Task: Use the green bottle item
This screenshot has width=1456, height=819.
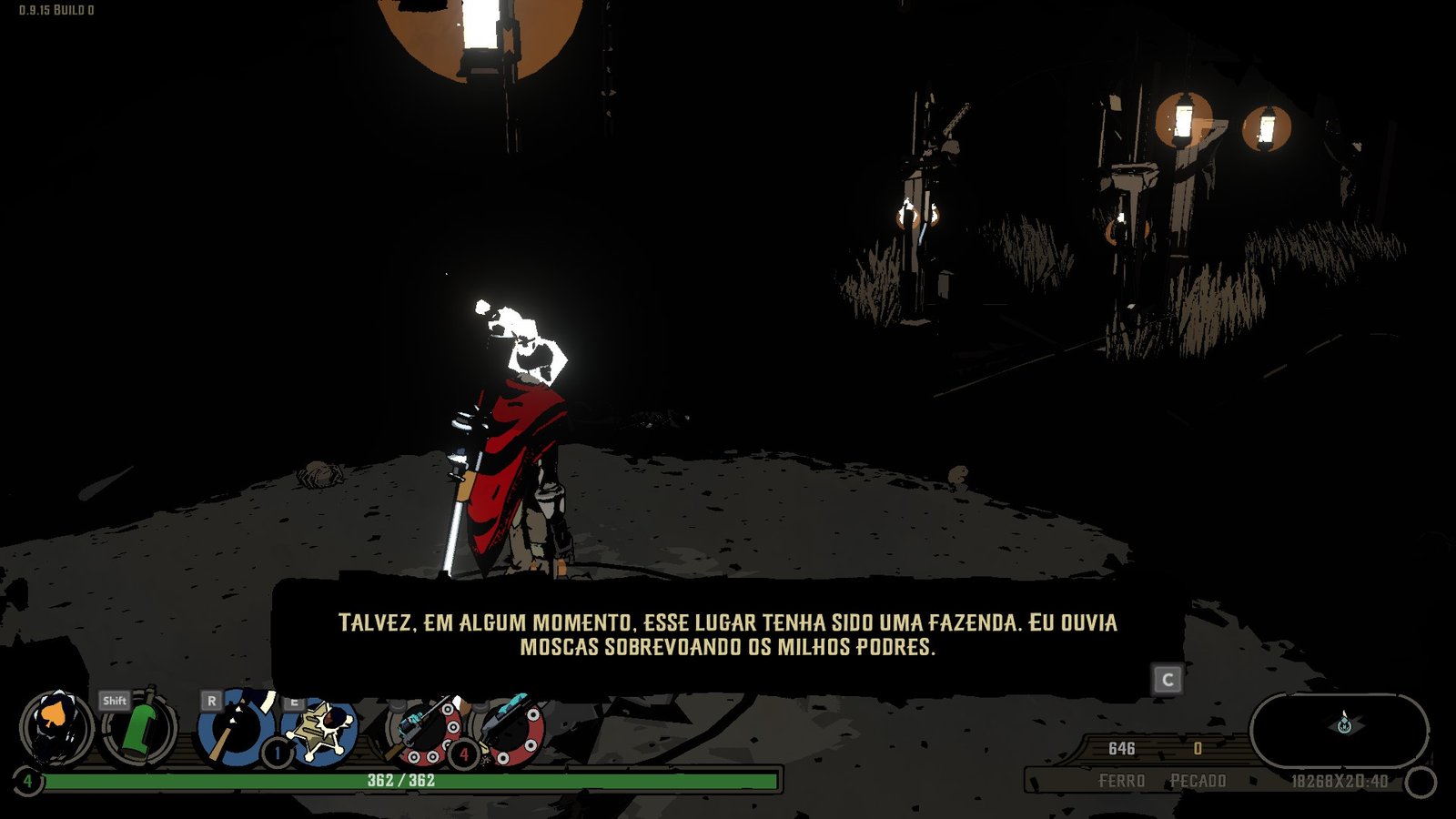Action: click(x=138, y=728)
